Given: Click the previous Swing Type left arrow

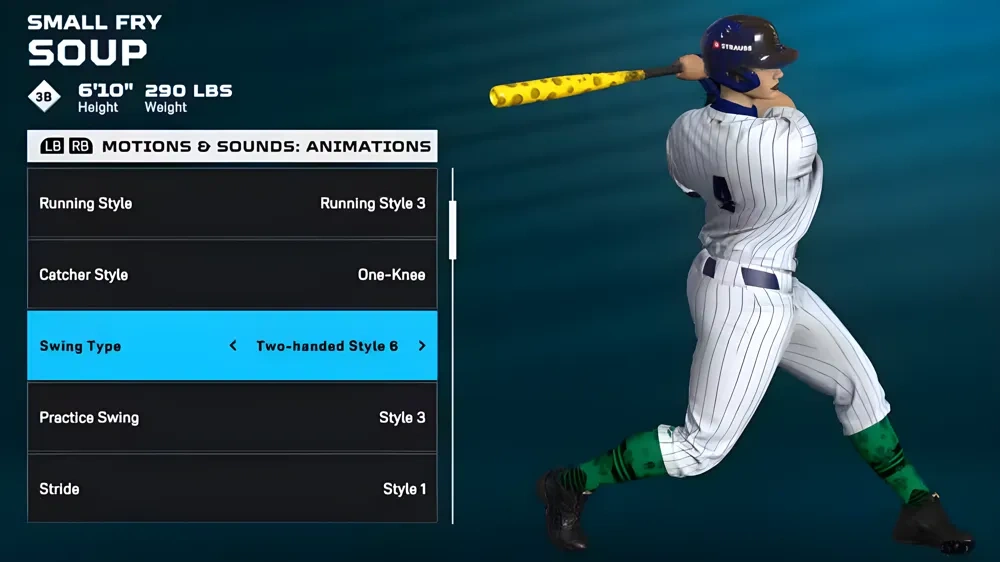Looking at the screenshot, I should point(233,346).
